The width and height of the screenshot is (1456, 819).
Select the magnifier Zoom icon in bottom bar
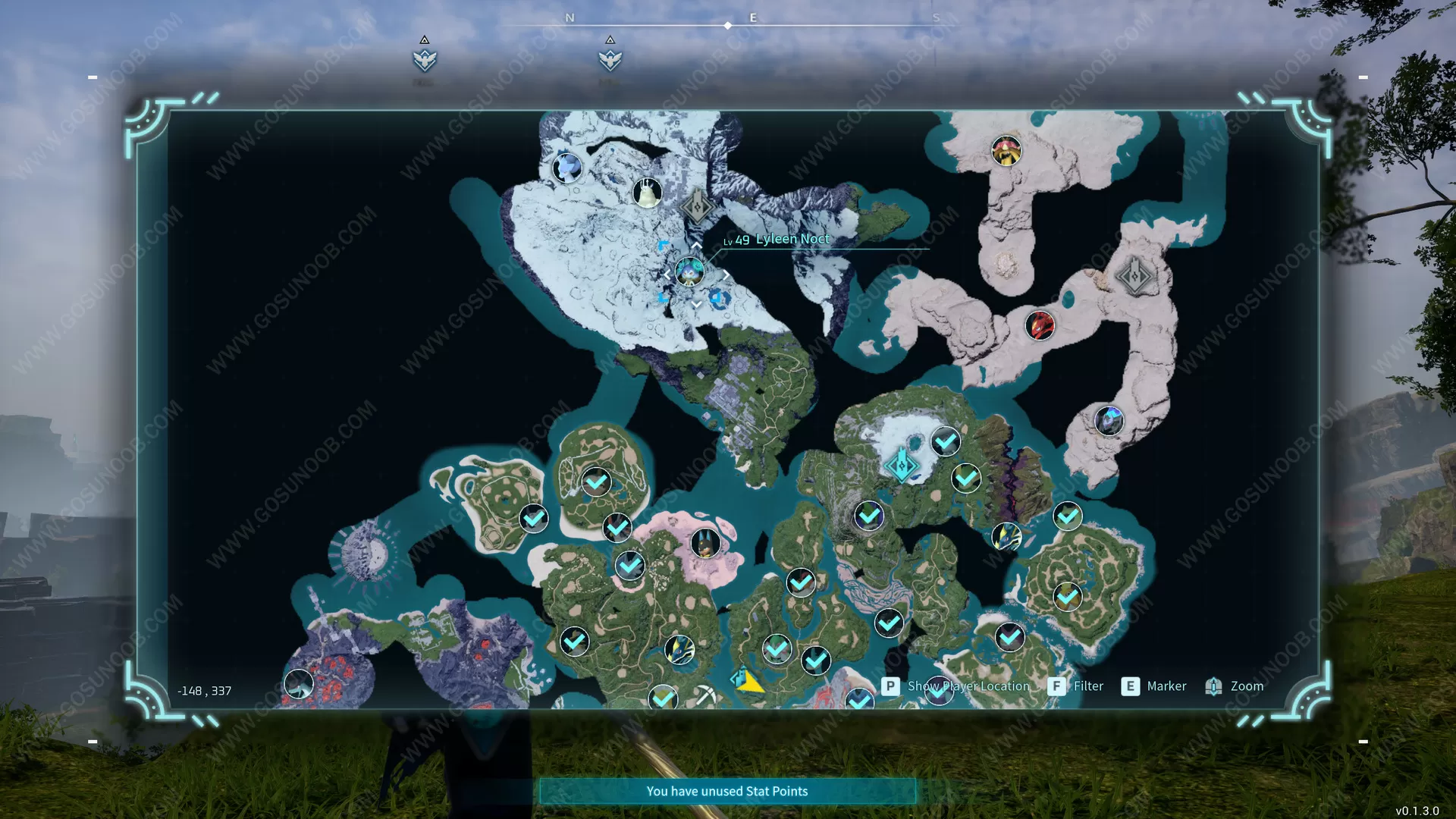(1214, 686)
